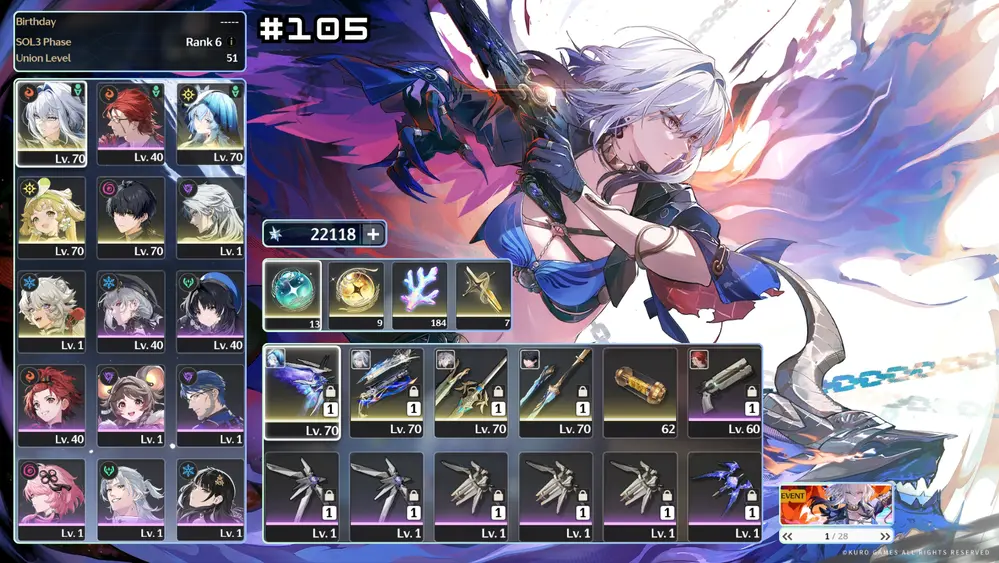The height and width of the screenshot is (563, 999).
Task: Open the SOL3 Phase info icon
Action: click(232, 42)
